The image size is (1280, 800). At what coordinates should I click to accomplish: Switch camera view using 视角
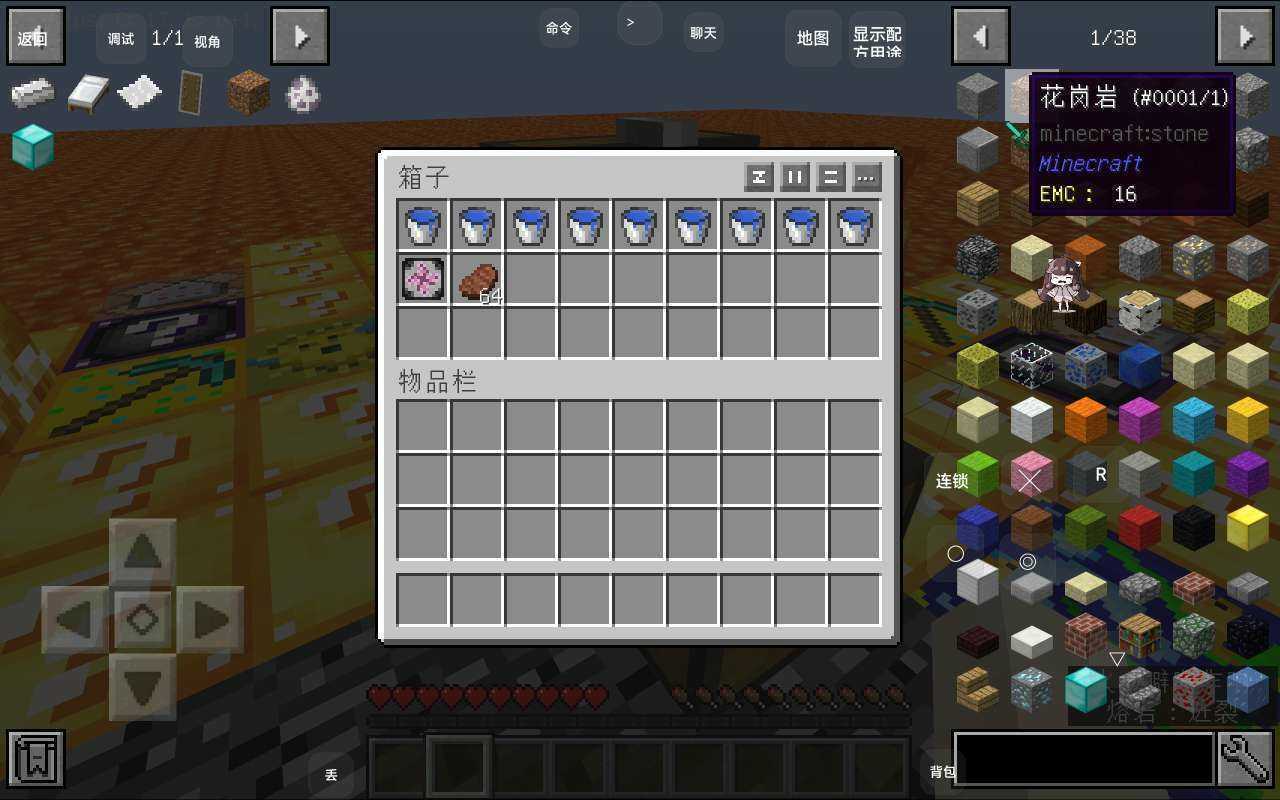[206, 40]
